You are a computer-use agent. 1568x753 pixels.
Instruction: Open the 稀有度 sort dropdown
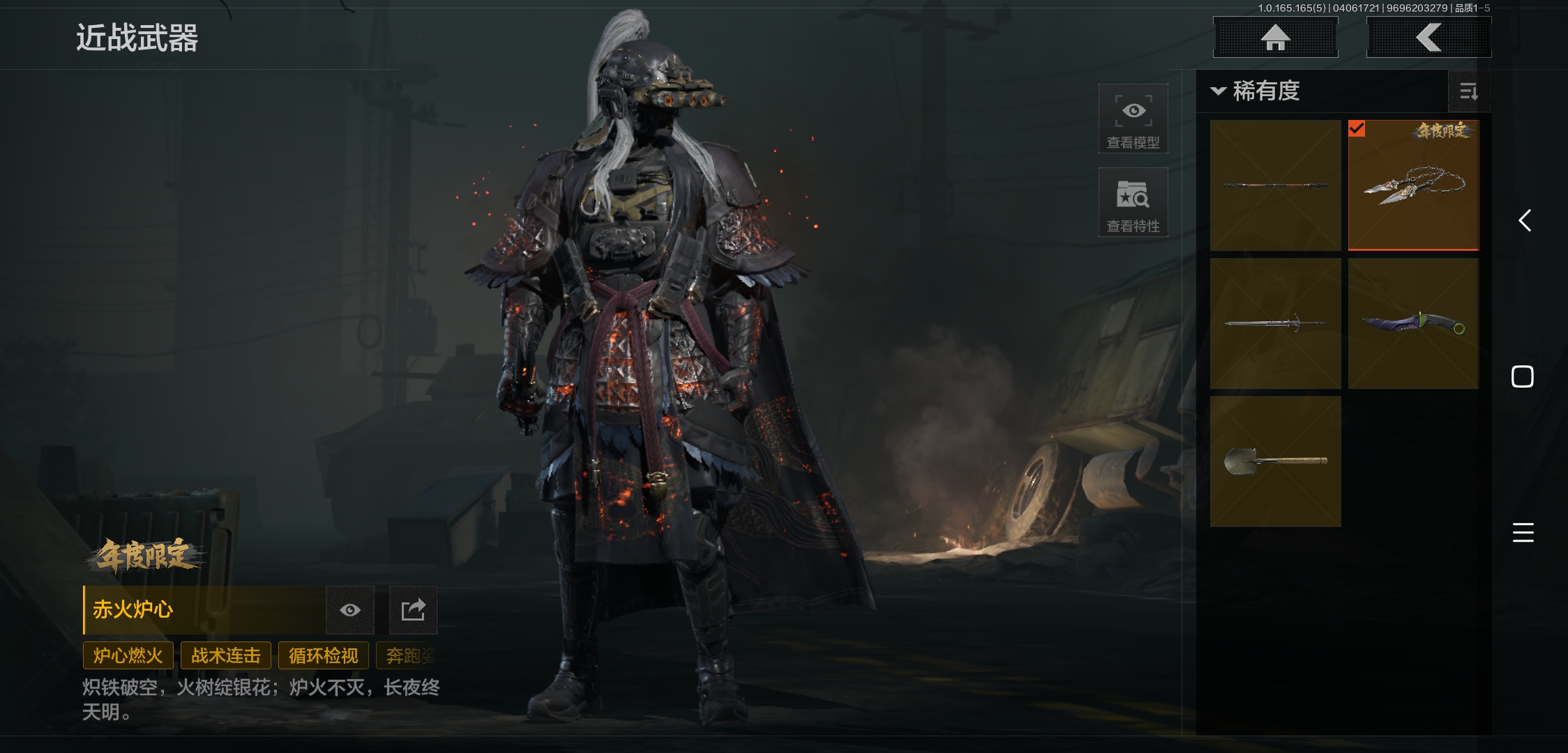tap(1256, 91)
